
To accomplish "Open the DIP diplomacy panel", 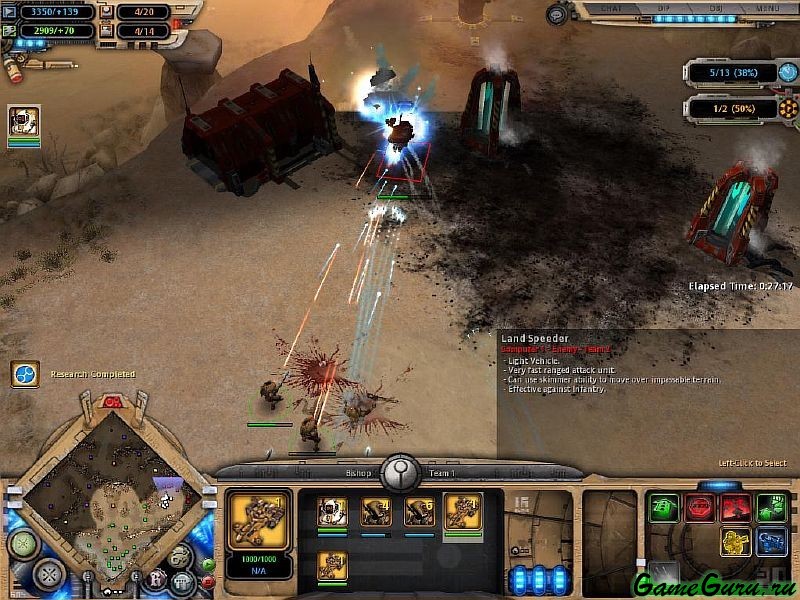I will pyautogui.click(x=663, y=8).
